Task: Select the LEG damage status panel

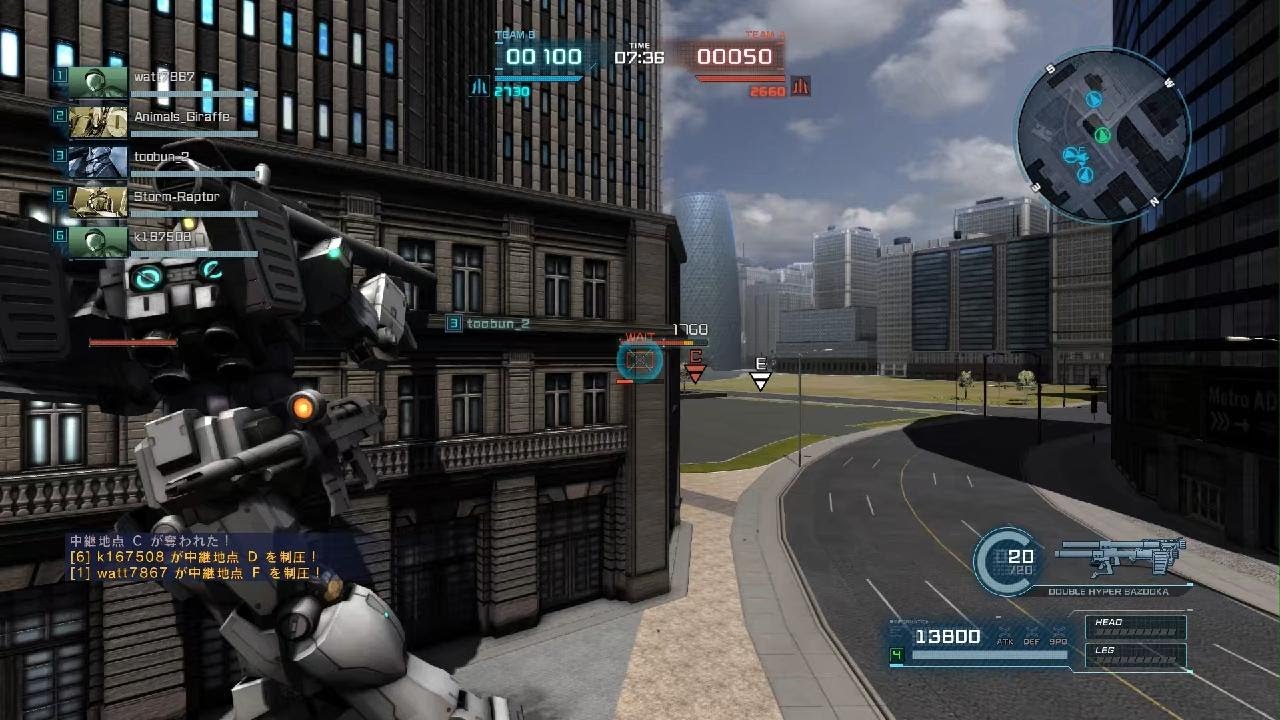Action: (1137, 655)
